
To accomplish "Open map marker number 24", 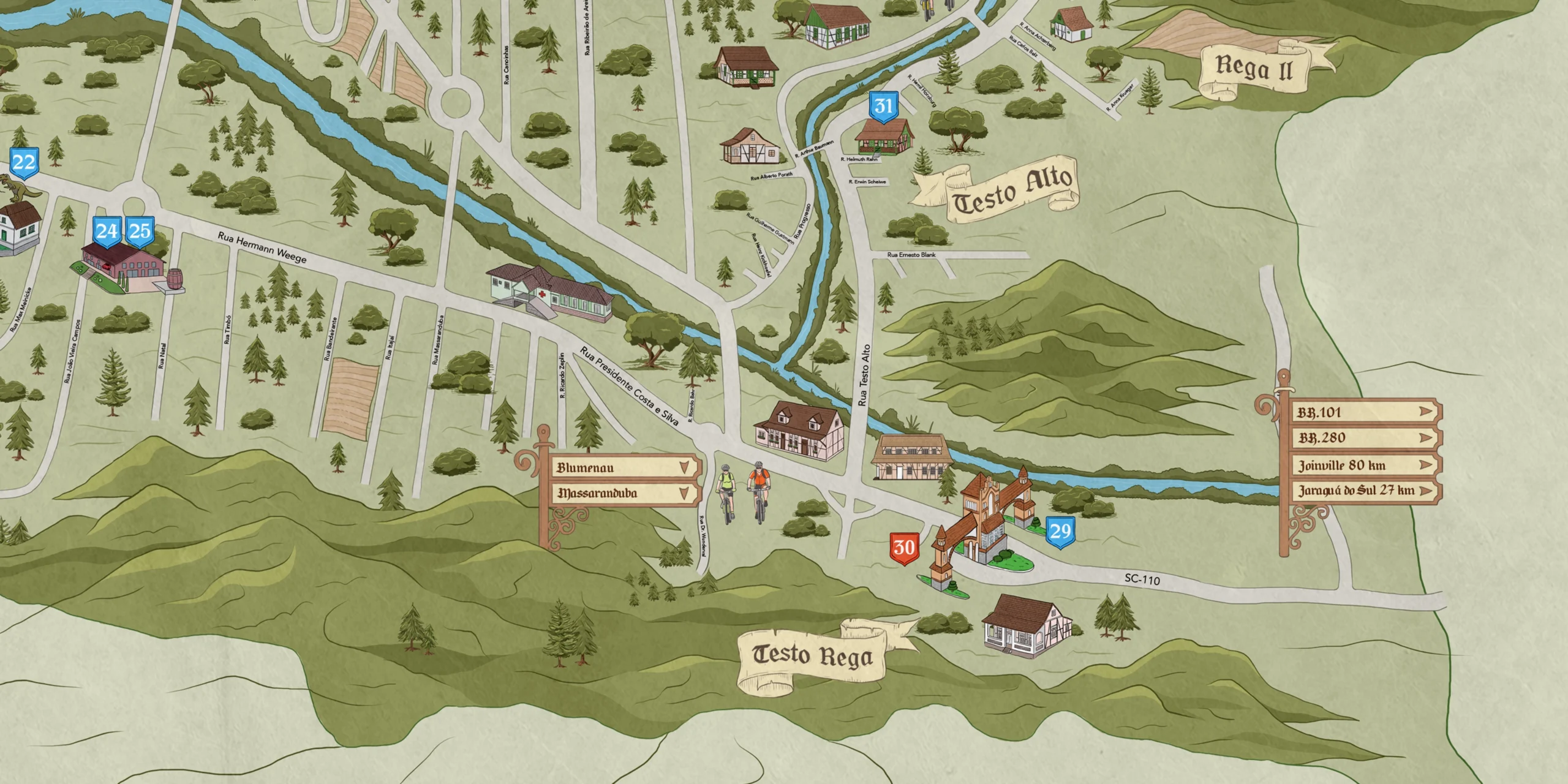I will click(107, 231).
